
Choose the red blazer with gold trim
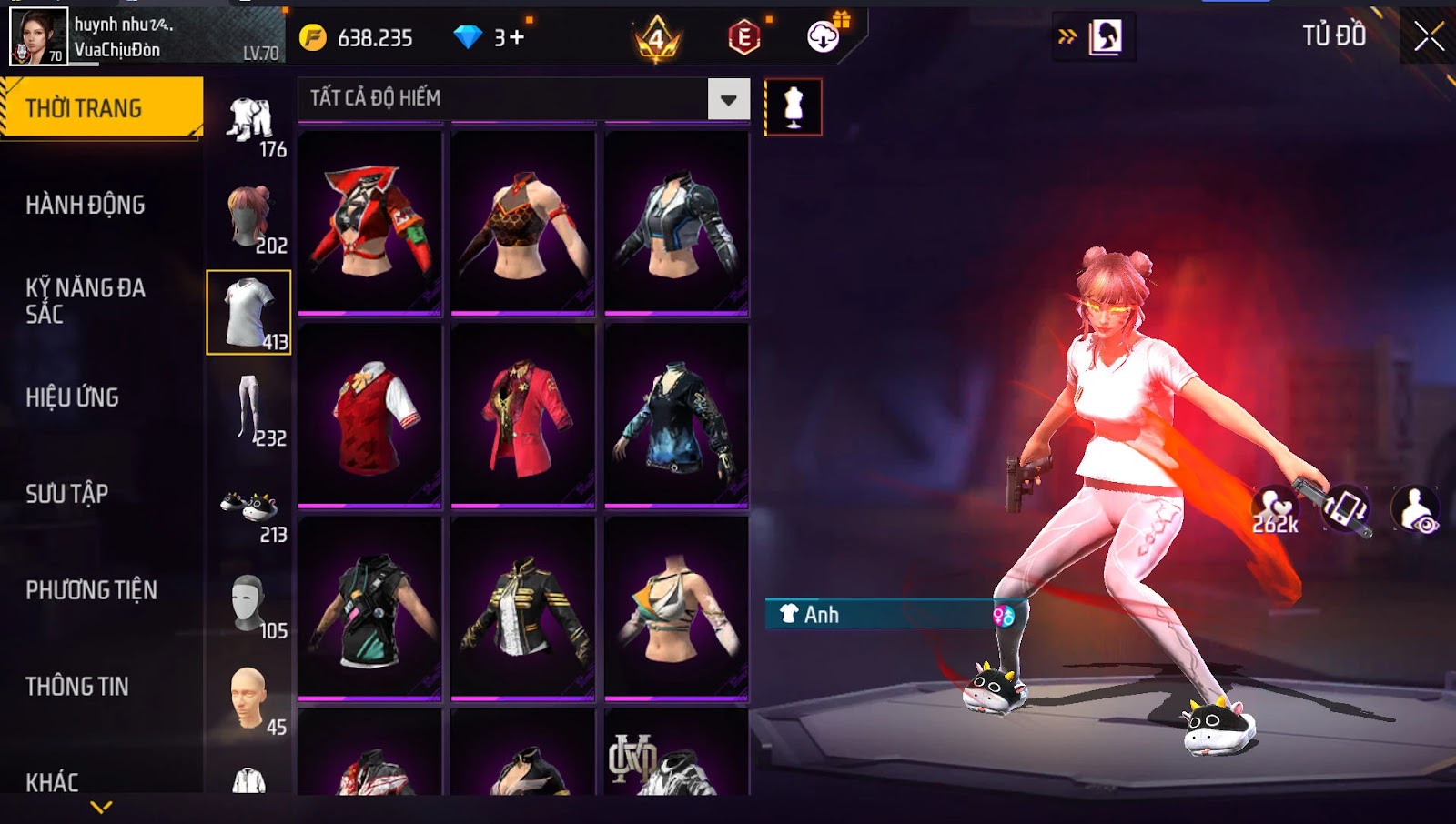pyautogui.click(x=523, y=416)
